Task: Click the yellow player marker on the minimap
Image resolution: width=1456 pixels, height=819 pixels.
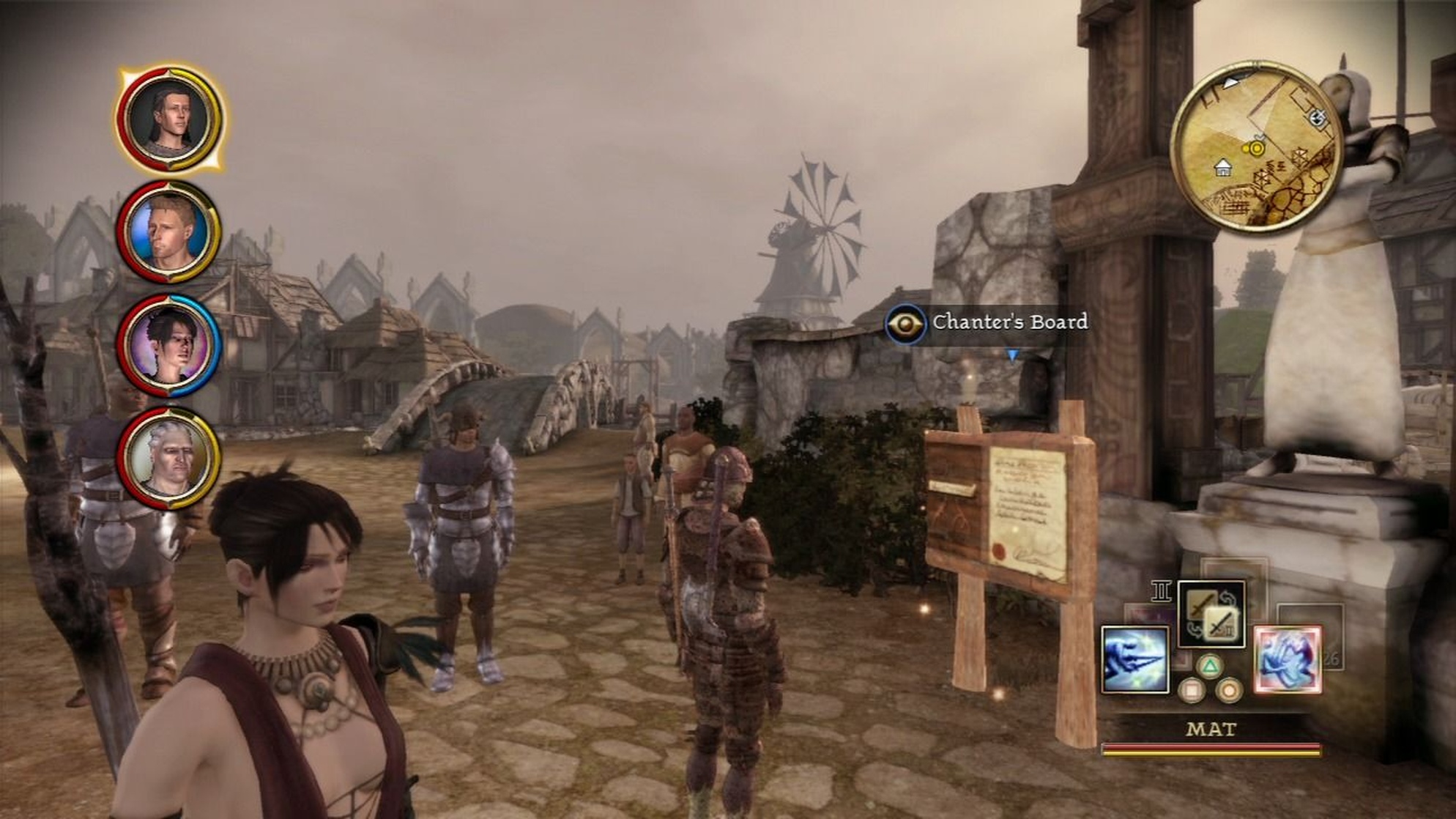Action: [1257, 148]
